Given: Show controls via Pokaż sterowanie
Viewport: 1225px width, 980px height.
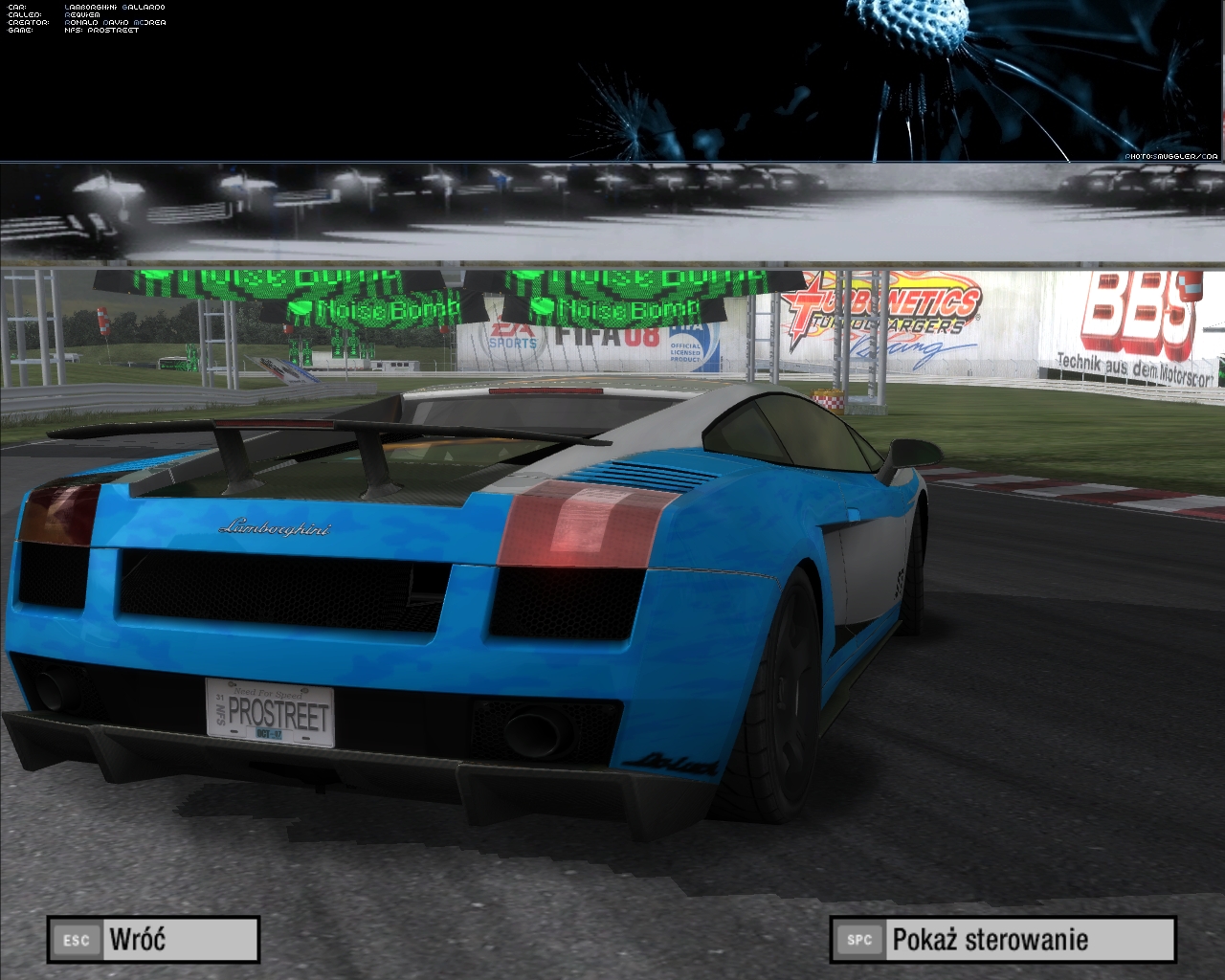Looking at the screenshot, I should [x=1002, y=939].
